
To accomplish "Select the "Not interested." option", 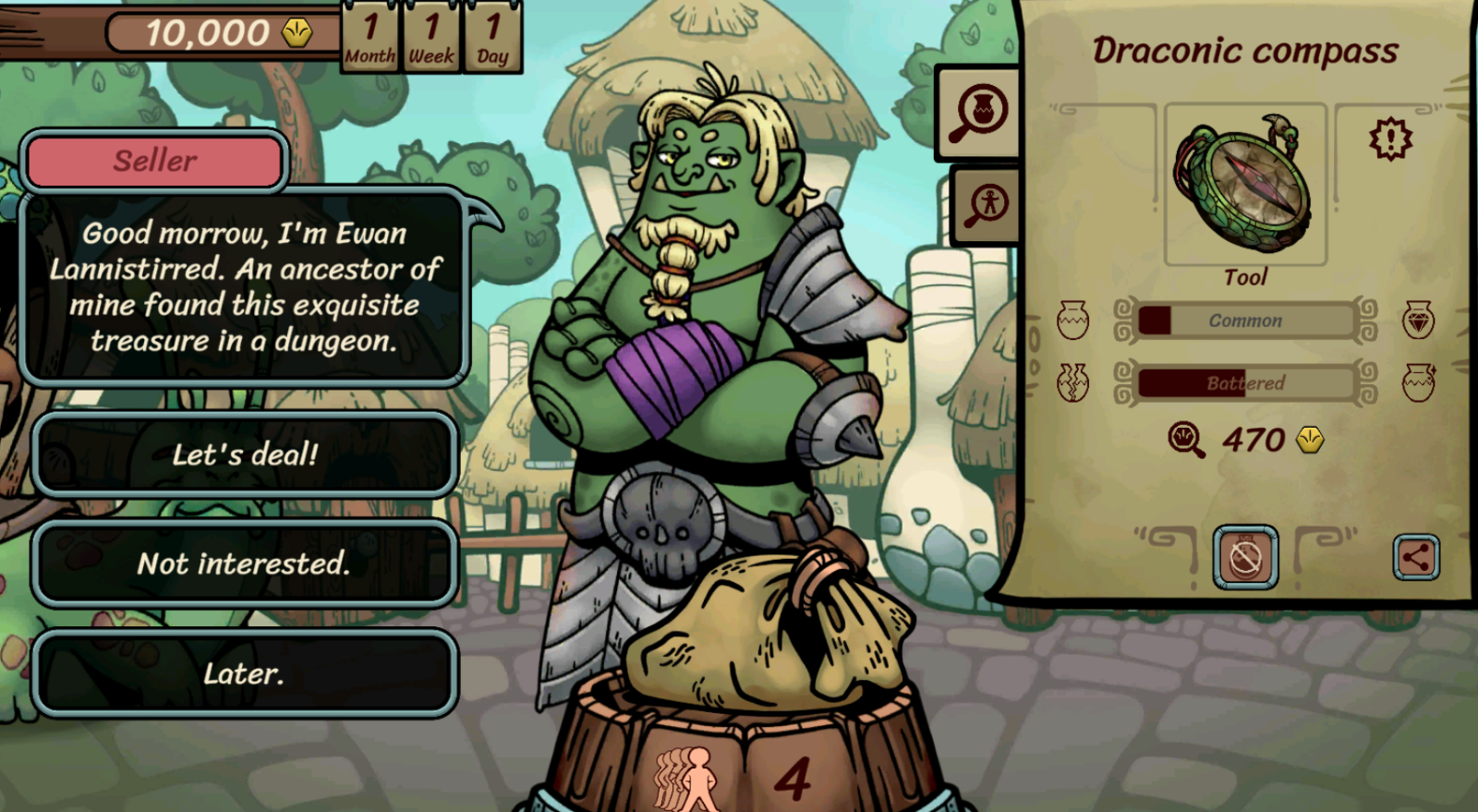I will pos(245,564).
